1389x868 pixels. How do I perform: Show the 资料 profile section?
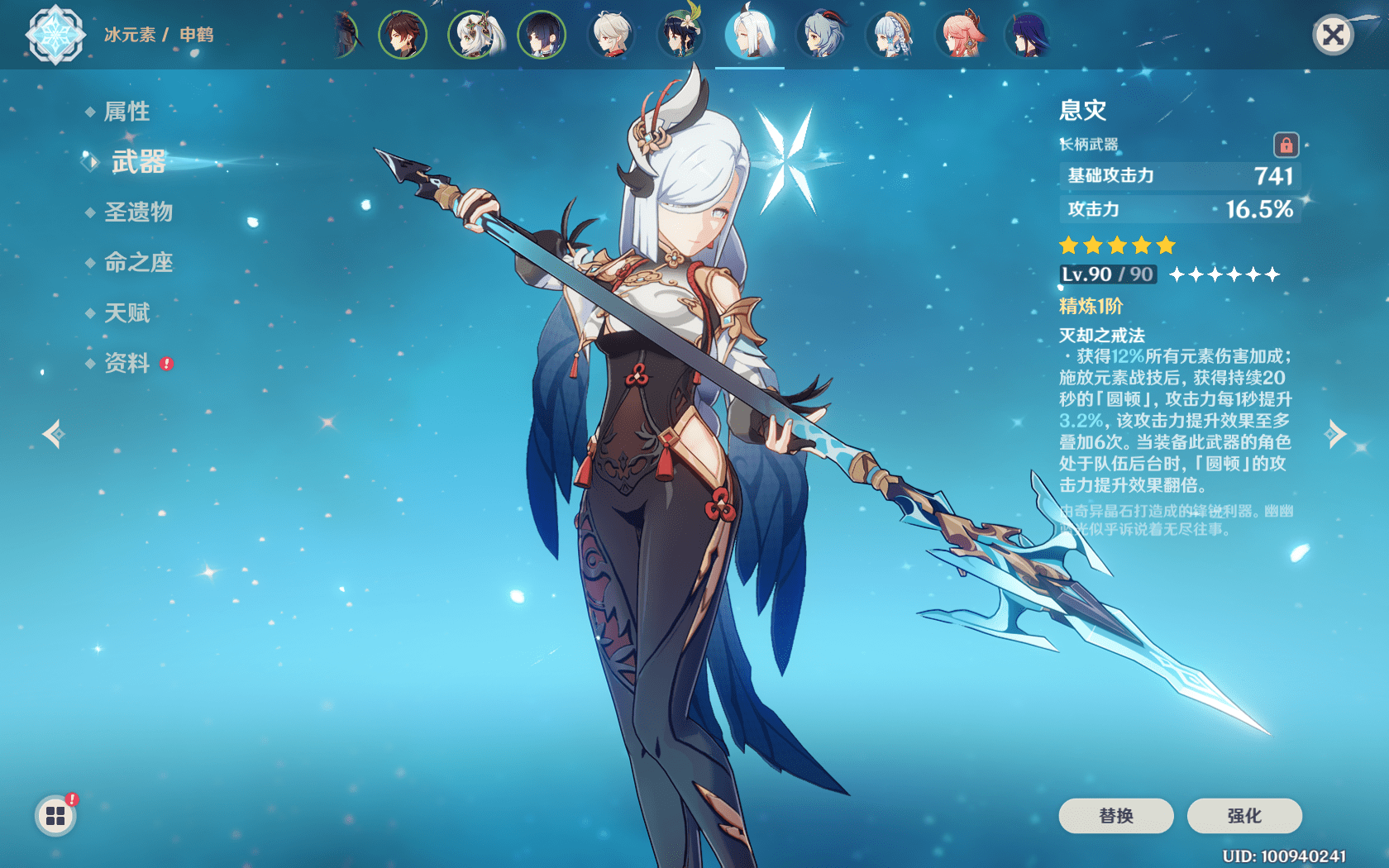[127, 364]
